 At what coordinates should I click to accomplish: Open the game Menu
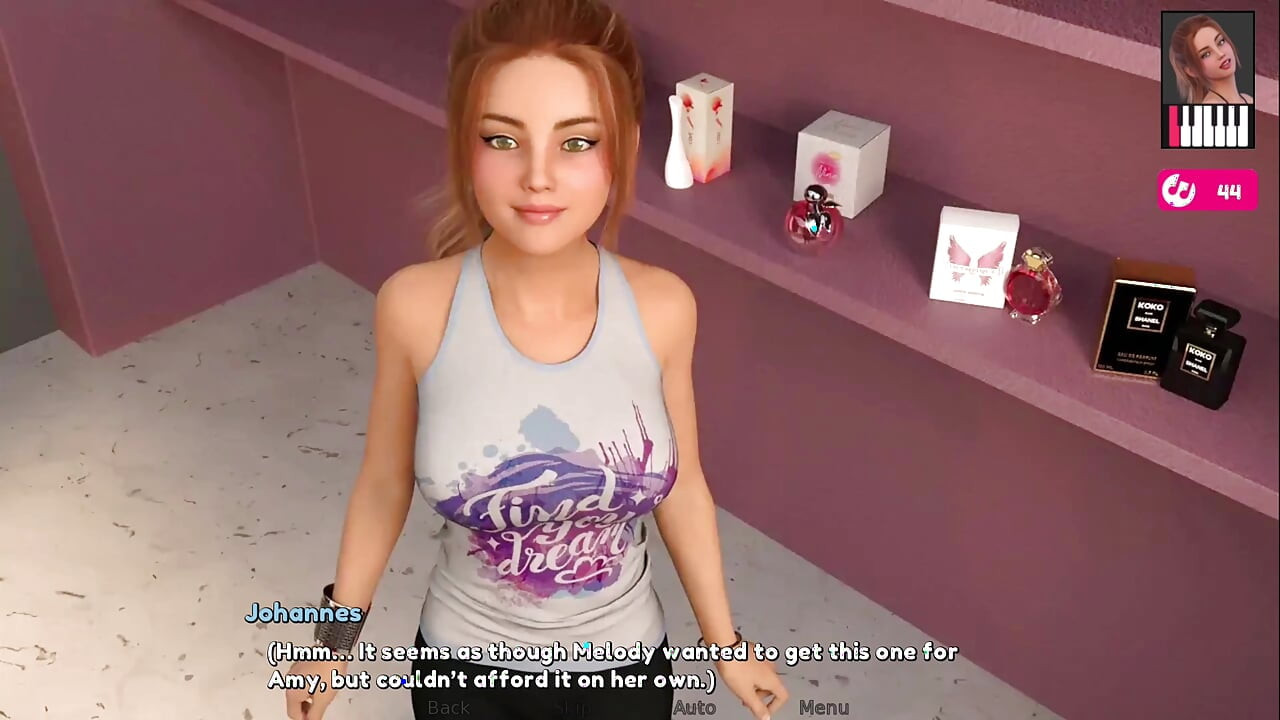pos(824,707)
